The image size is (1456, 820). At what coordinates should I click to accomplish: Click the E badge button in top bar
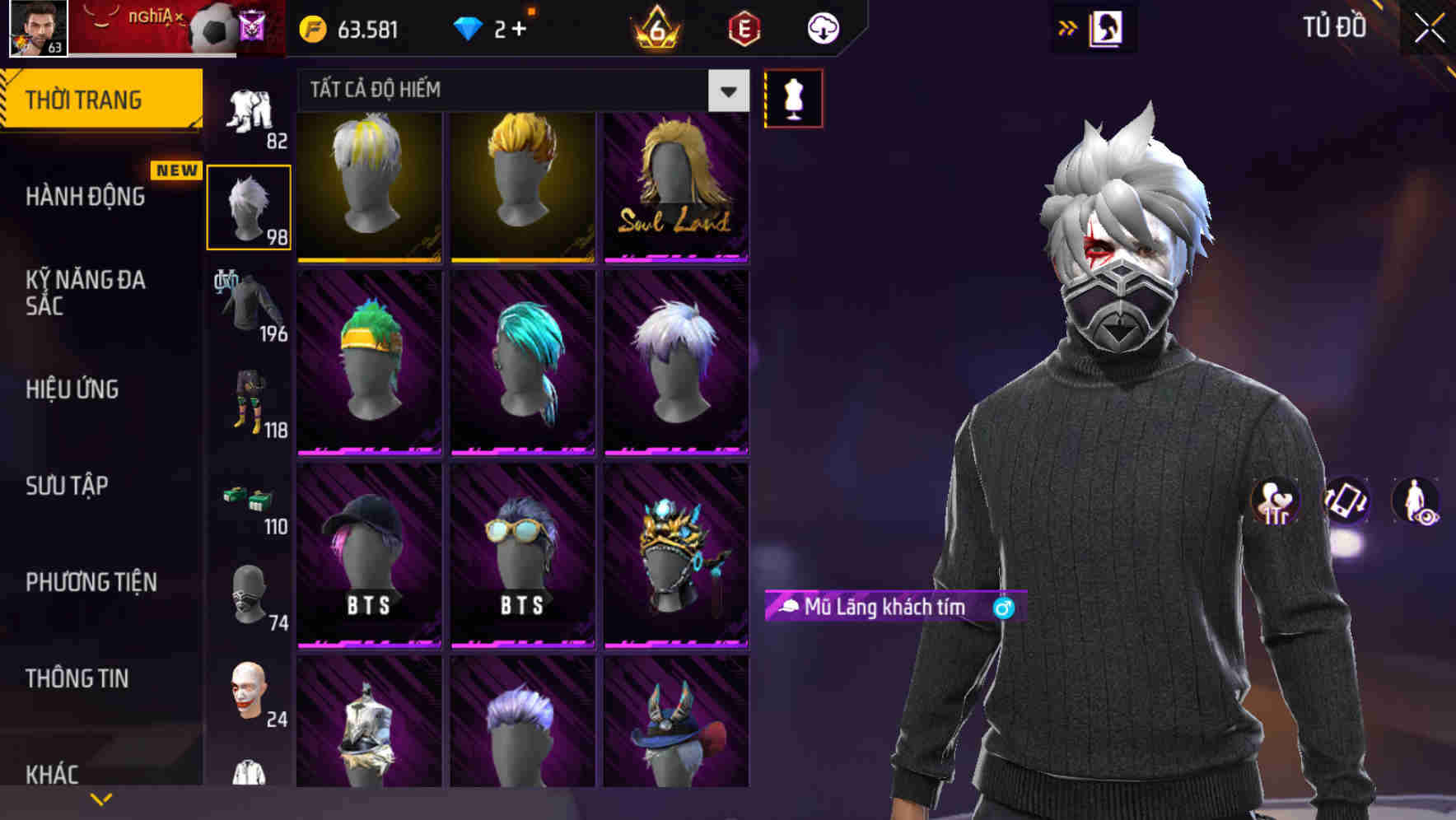pyautogui.click(x=744, y=27)
